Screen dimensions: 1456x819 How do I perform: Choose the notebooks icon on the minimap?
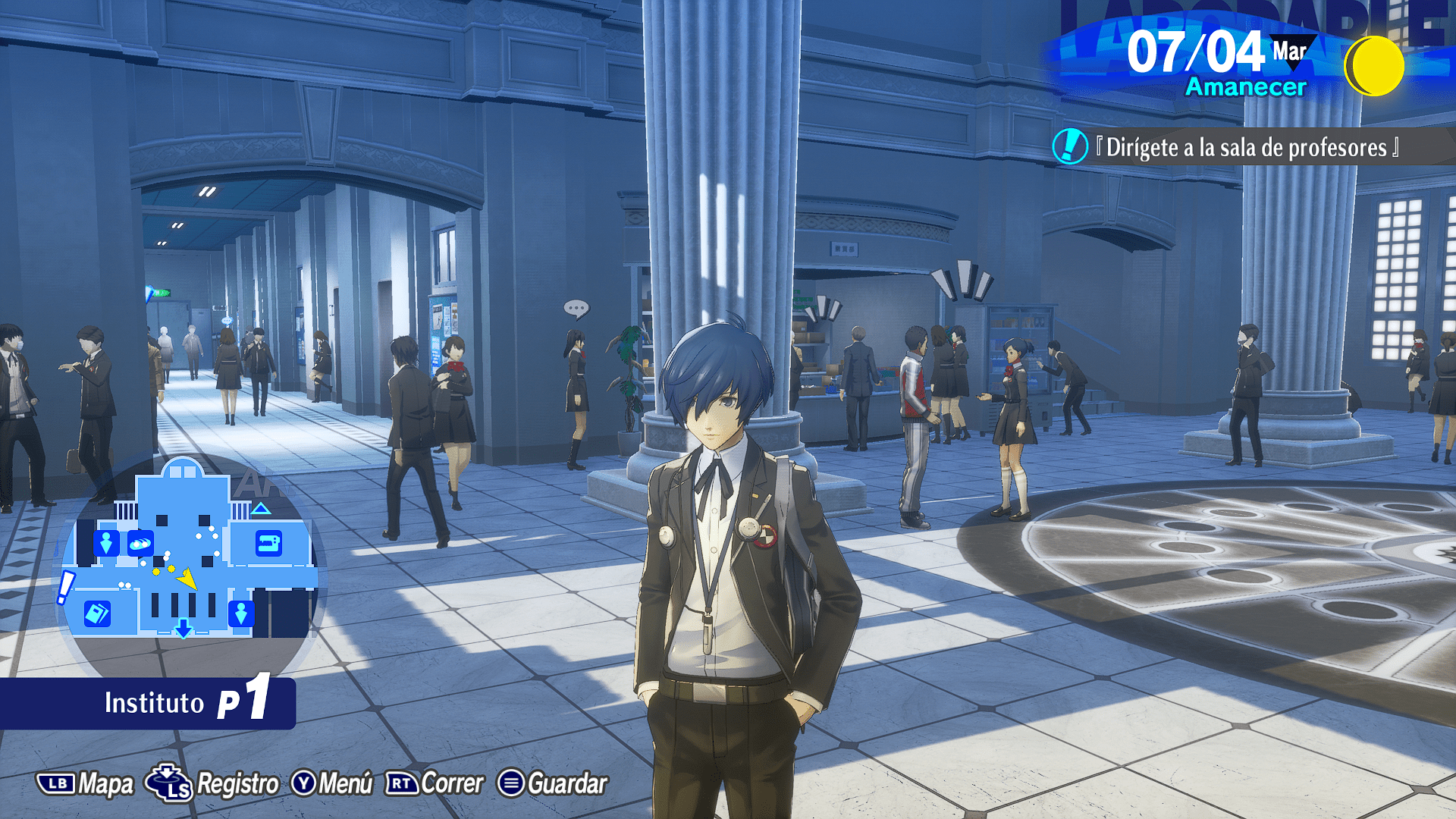pos(97,613)
